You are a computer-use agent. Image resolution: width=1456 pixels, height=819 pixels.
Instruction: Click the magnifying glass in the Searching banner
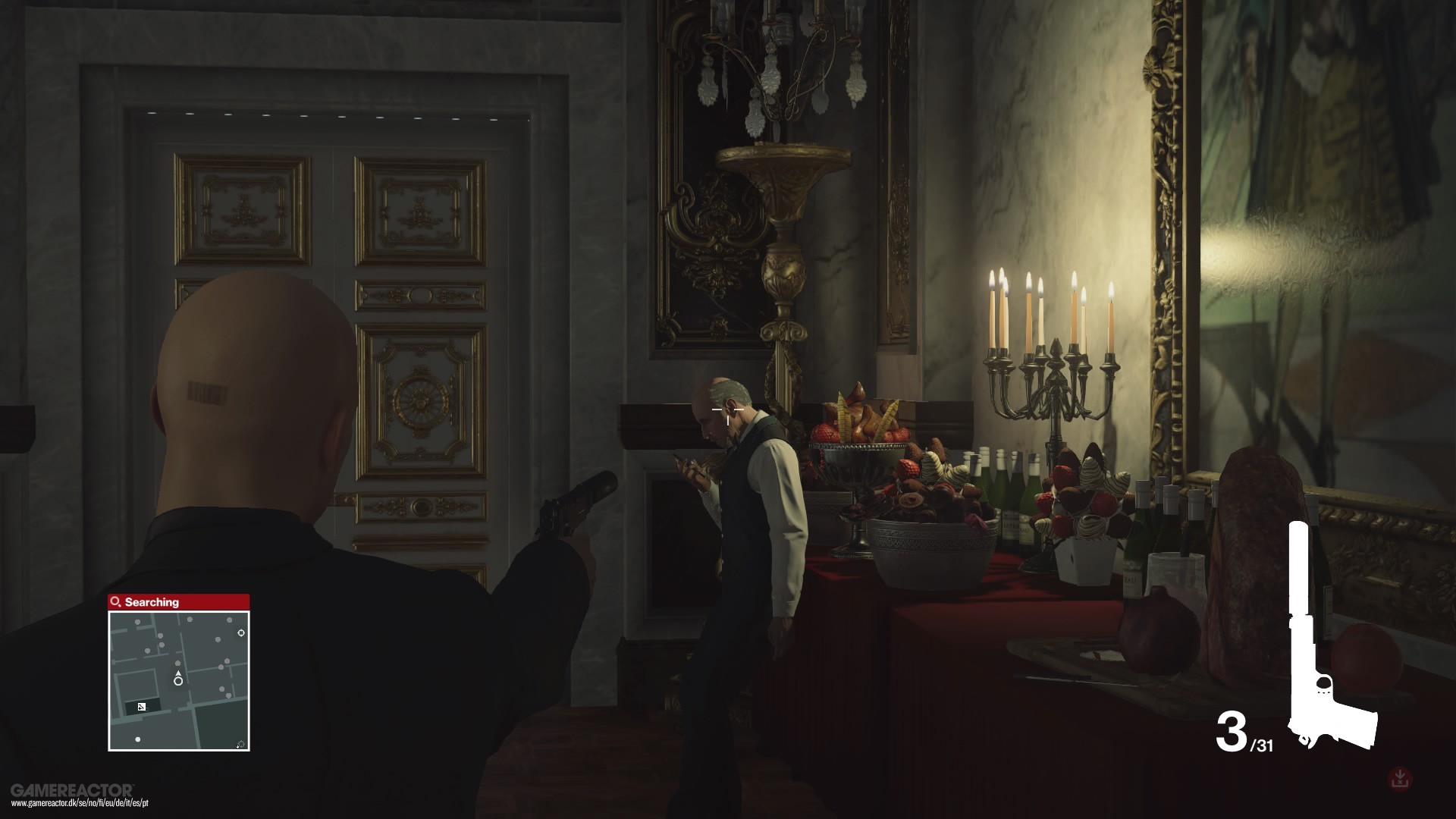(x=115, y=601)
